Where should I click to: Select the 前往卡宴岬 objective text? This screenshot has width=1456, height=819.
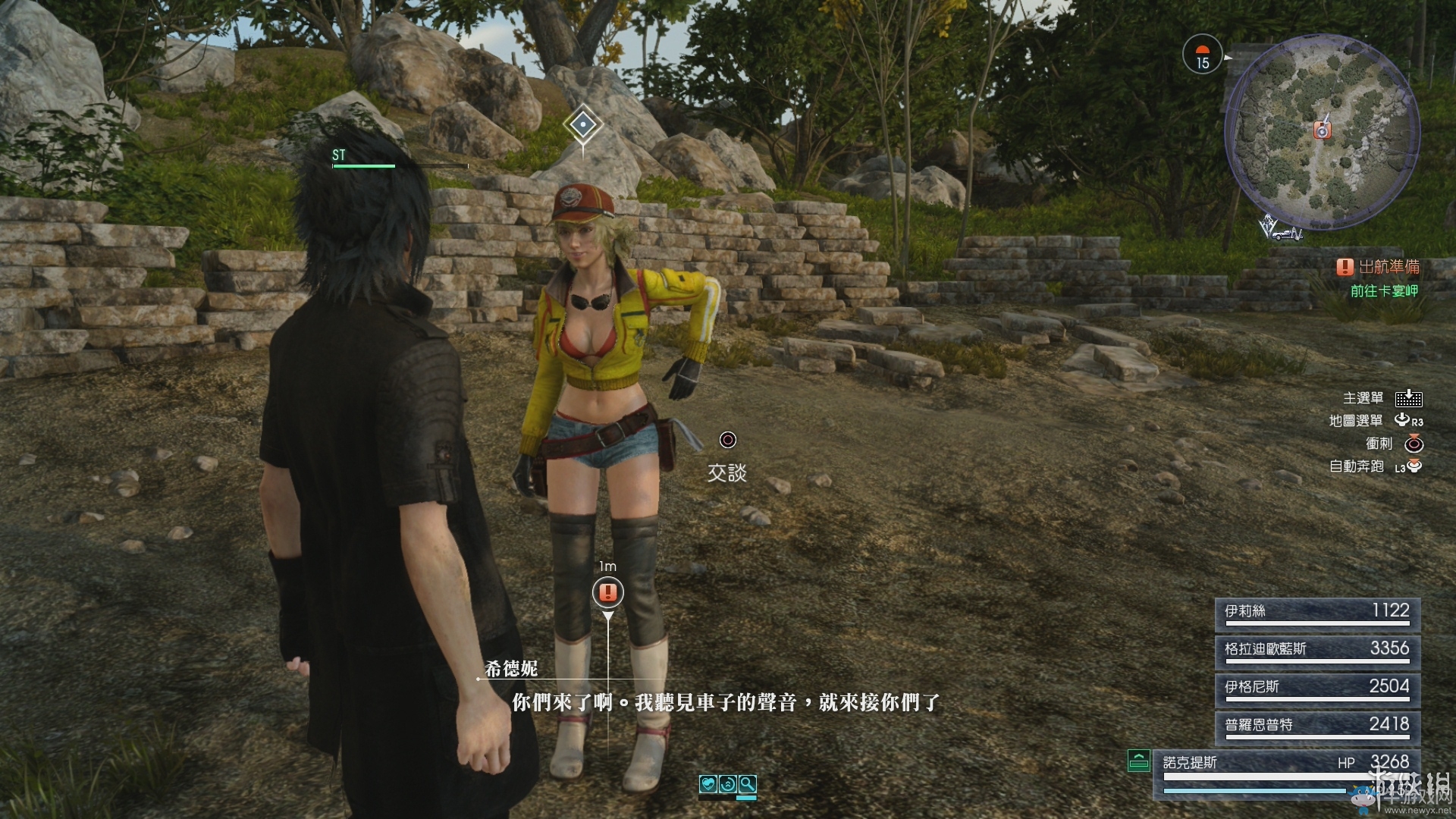[x=1384, y=291]
